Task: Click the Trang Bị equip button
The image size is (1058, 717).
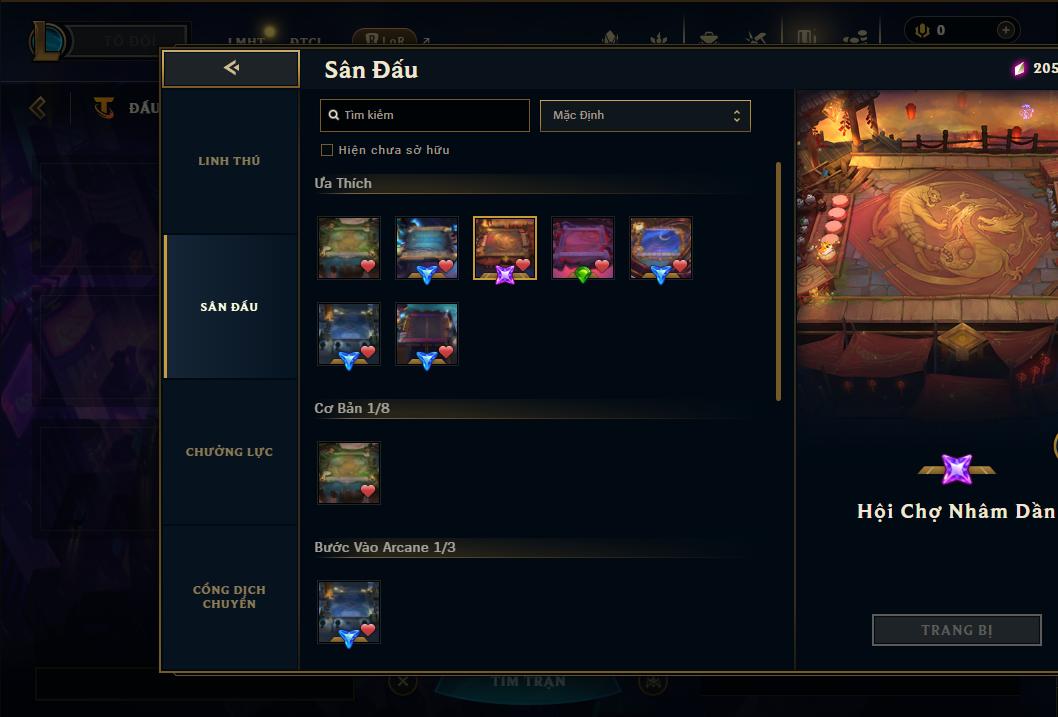Action: (956, 630)
